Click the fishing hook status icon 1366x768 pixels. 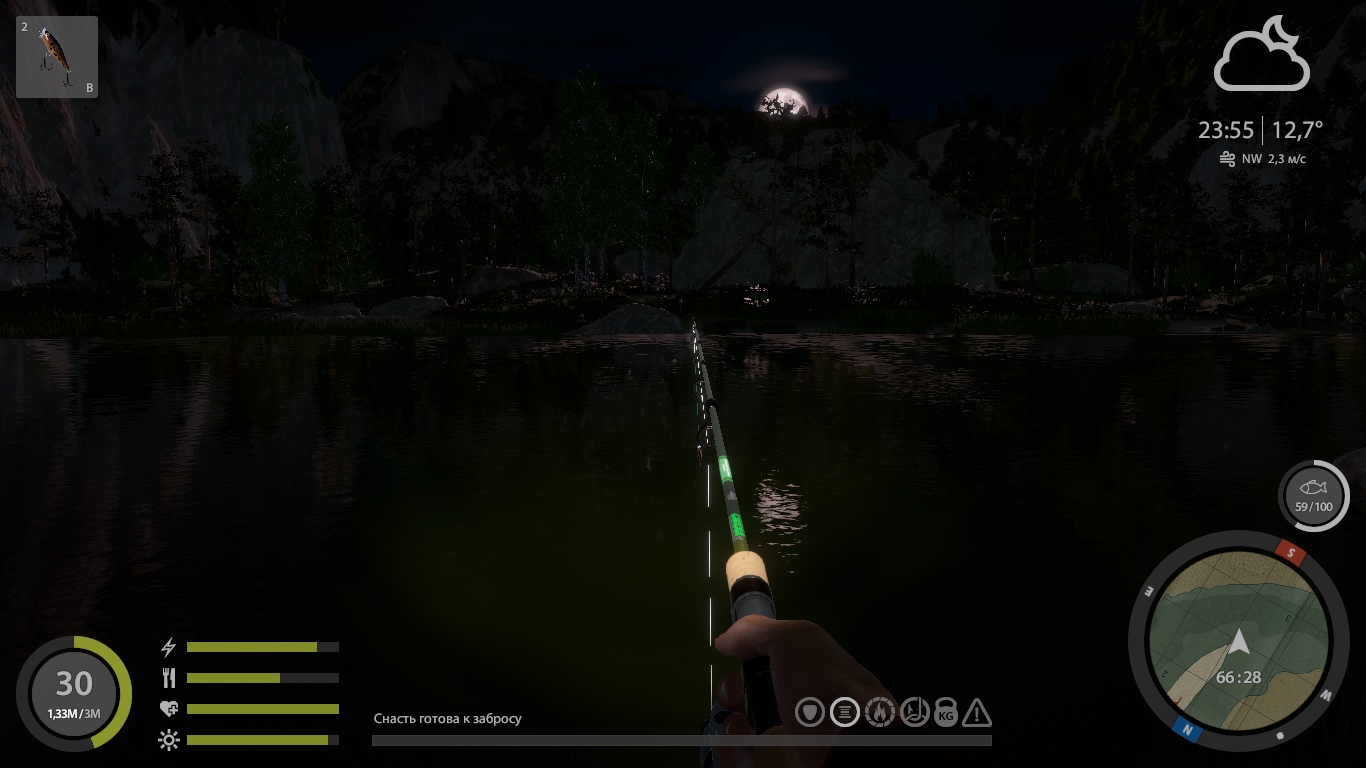(x=914, y=712)
